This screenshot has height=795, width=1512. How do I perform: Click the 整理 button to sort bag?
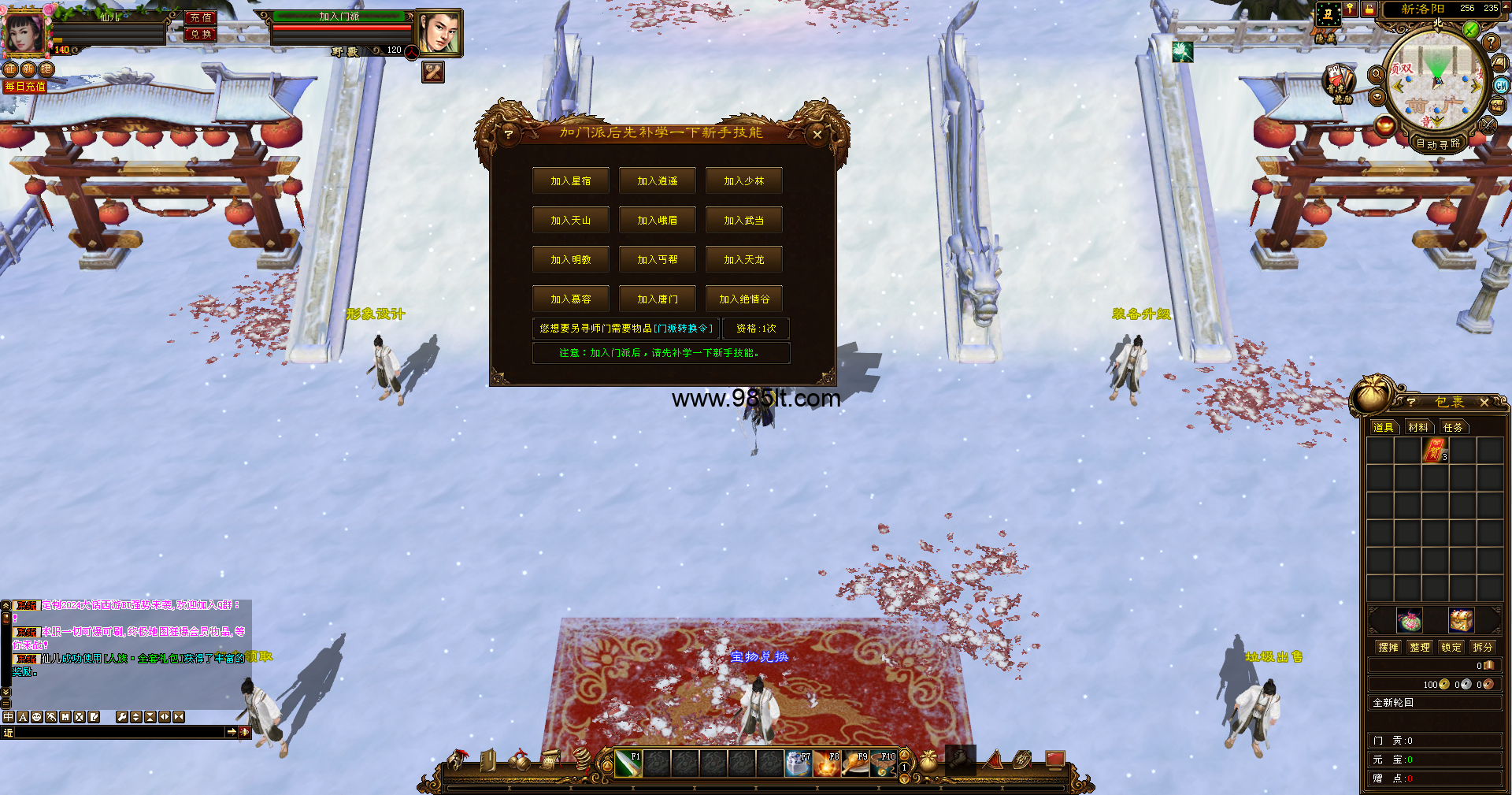[1420, 648]
